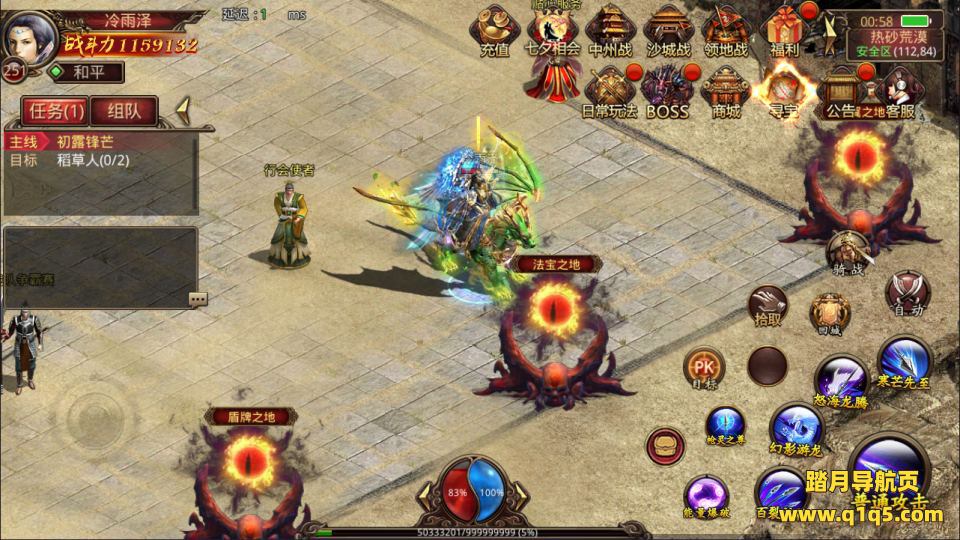Viewport: 960px width, 540px height.
Task: Cast the 怒海龙腾 skill
Action: pyautogui.click(x=840, y=381)
